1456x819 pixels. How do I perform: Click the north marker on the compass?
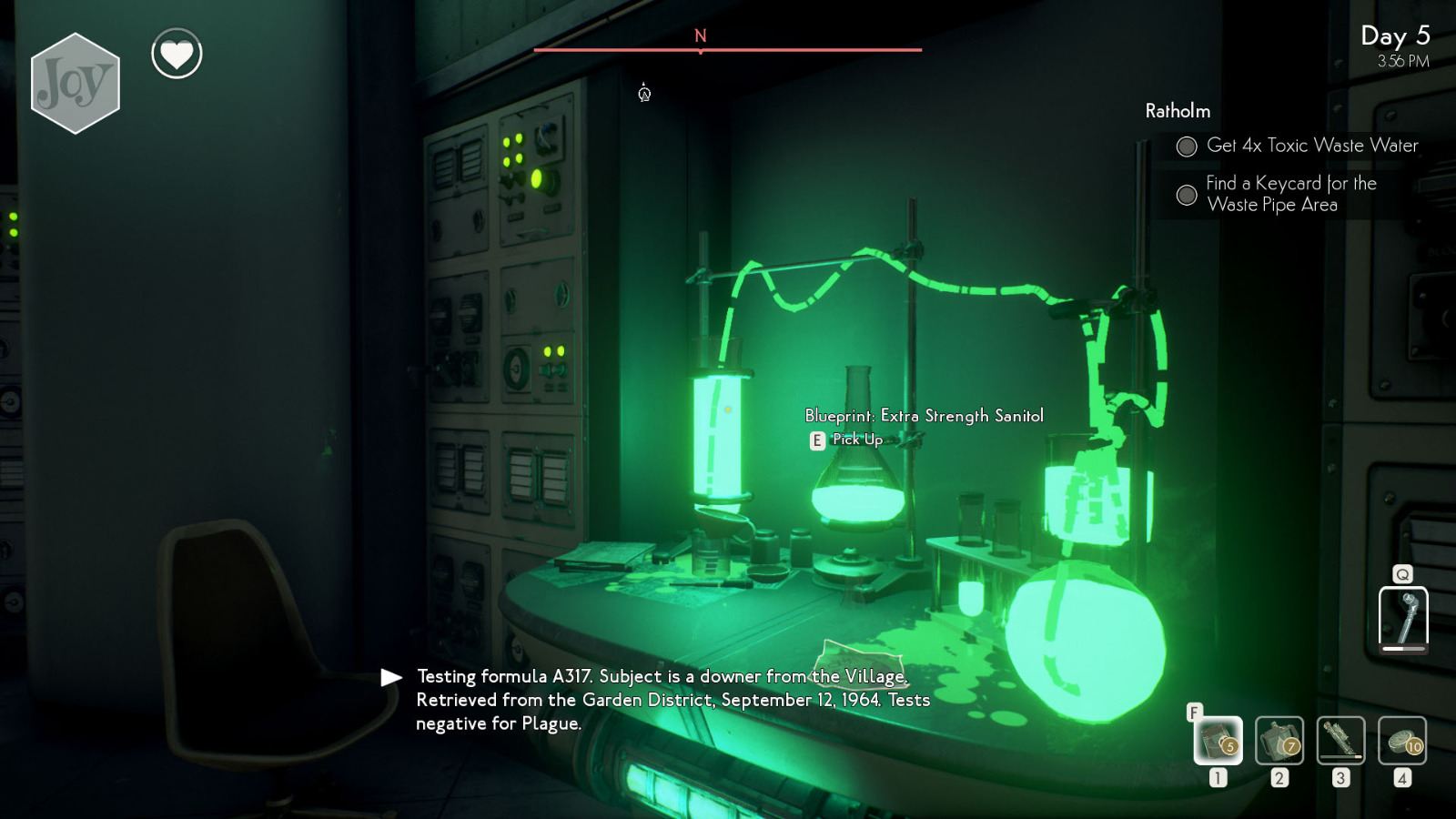point(700,37)
